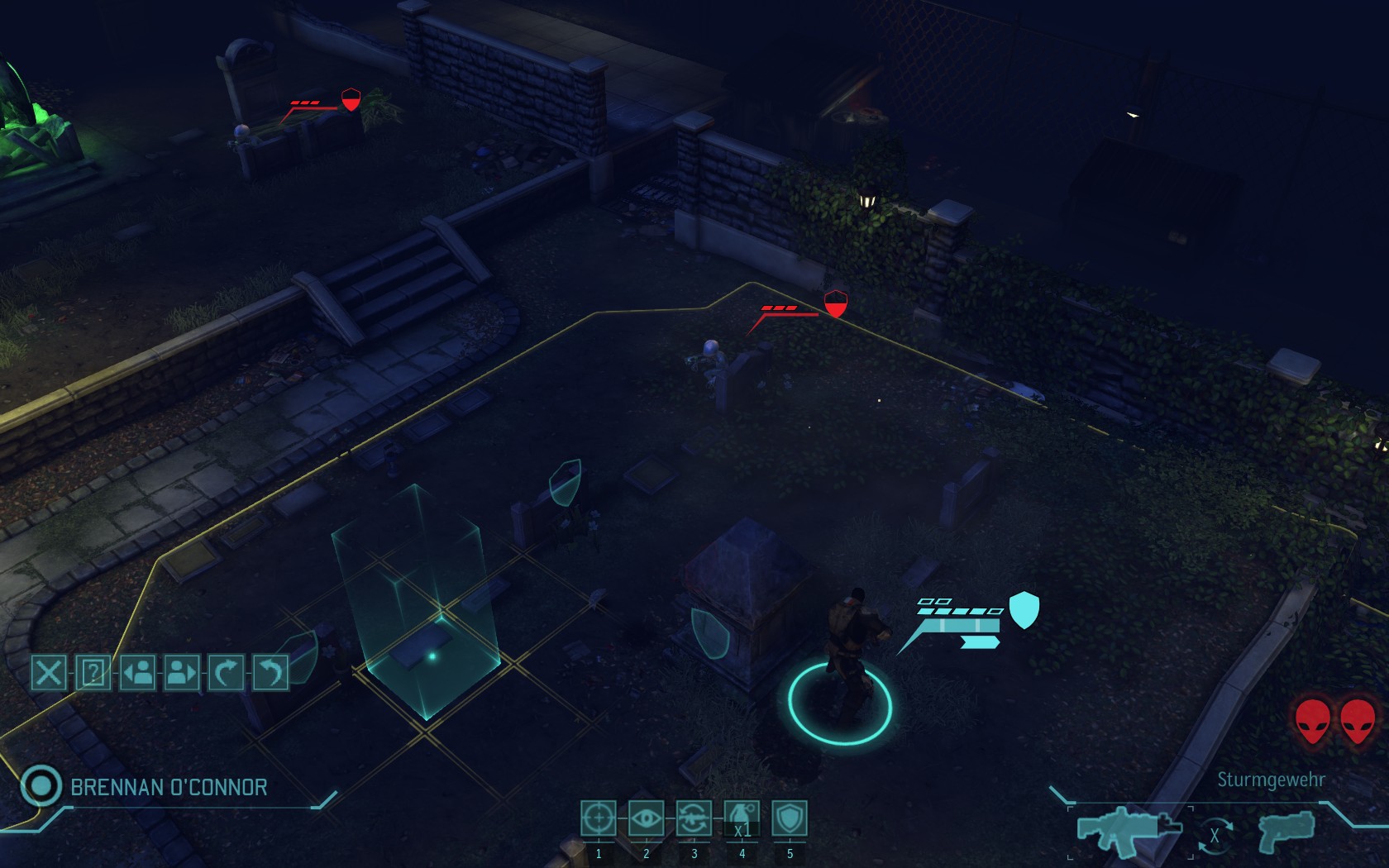Screen dimensions: 1389x868
Task: Select the pistol sidearm icon
Action: [1286, 830]
